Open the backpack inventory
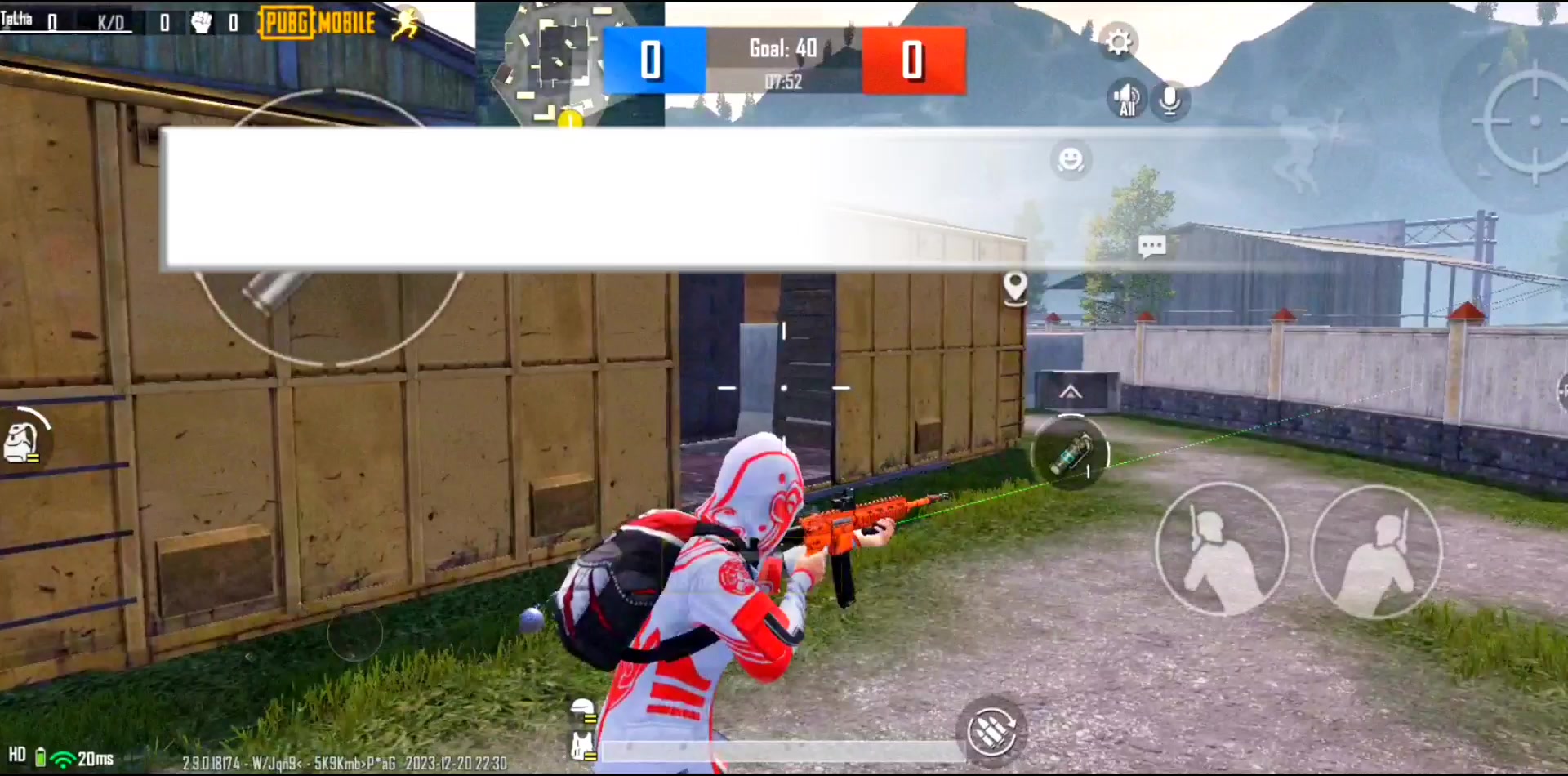This screenshot has width=1568, height=776. click(23, 440)
